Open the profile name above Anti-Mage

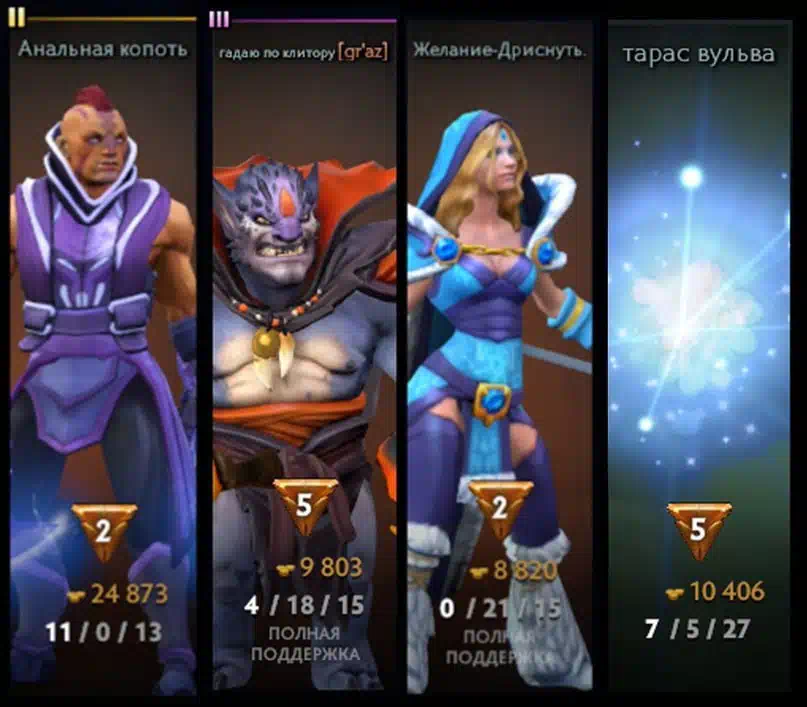[x=103, y=49]
